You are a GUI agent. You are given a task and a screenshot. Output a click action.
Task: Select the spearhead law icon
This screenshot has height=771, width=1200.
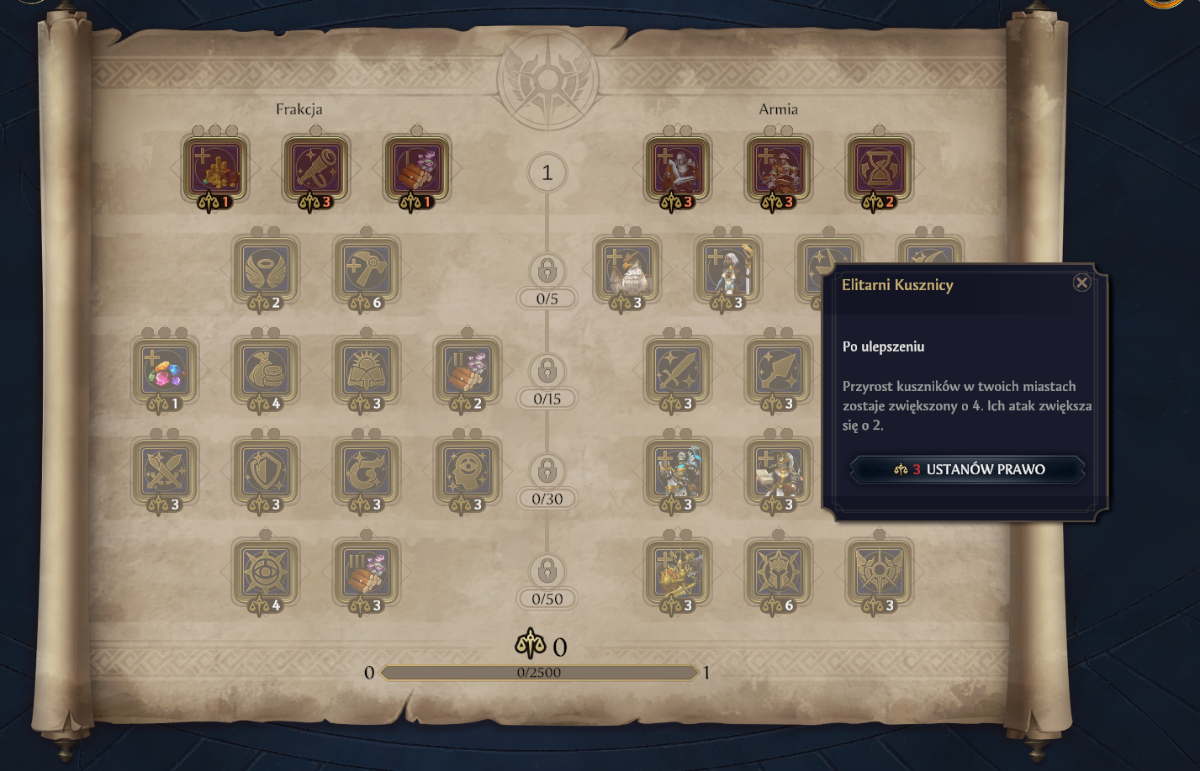tap(778, 369)
